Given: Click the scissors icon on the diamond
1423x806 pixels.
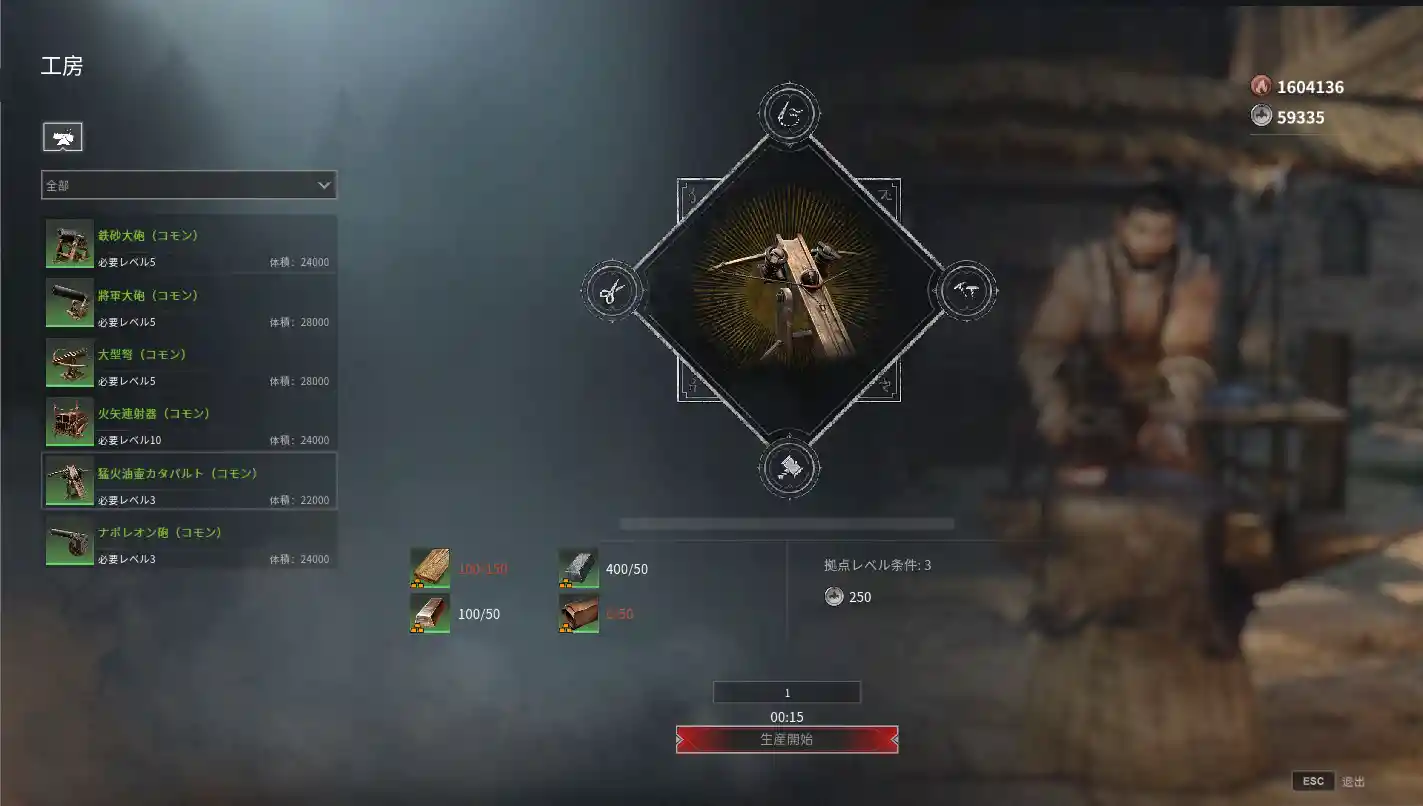Looking at the screenshot, I should (x=611, y=291).
